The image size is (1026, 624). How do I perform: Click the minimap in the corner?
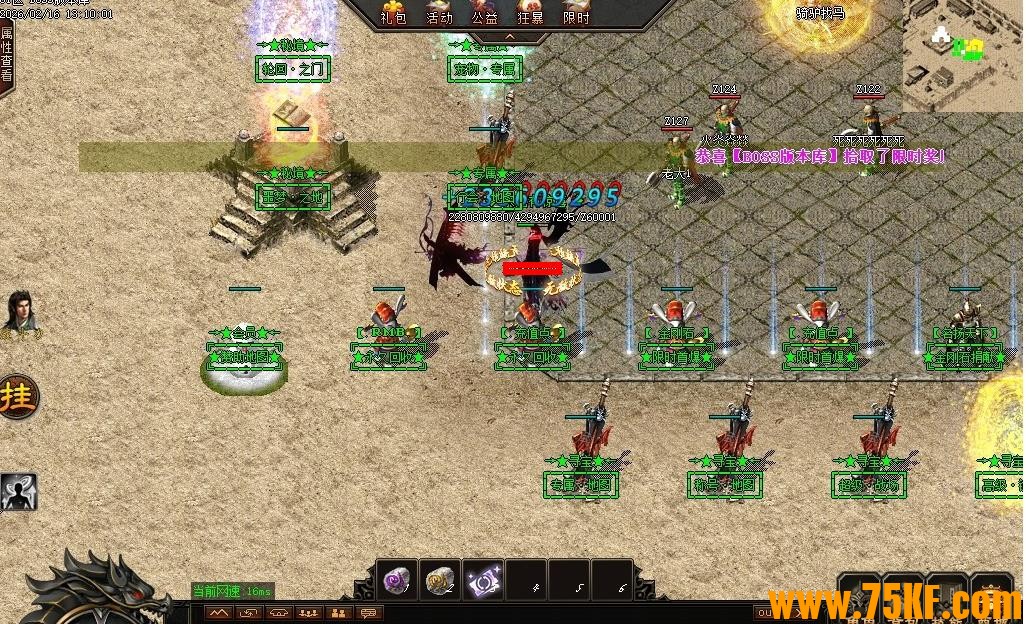963,55
